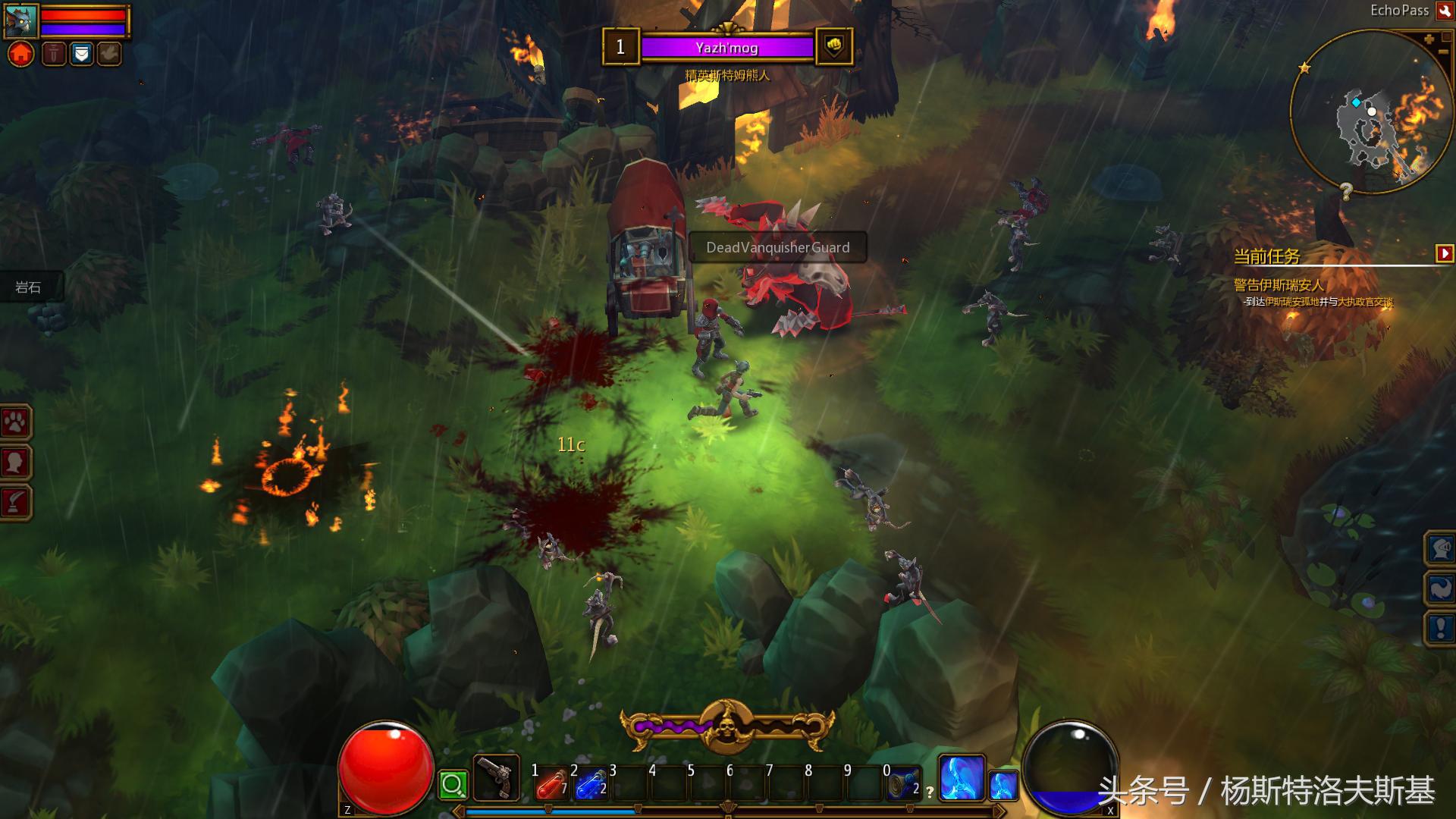Select the pistol weapon slot
This screenshot has height=819, width=1456.
pos(497,779)
